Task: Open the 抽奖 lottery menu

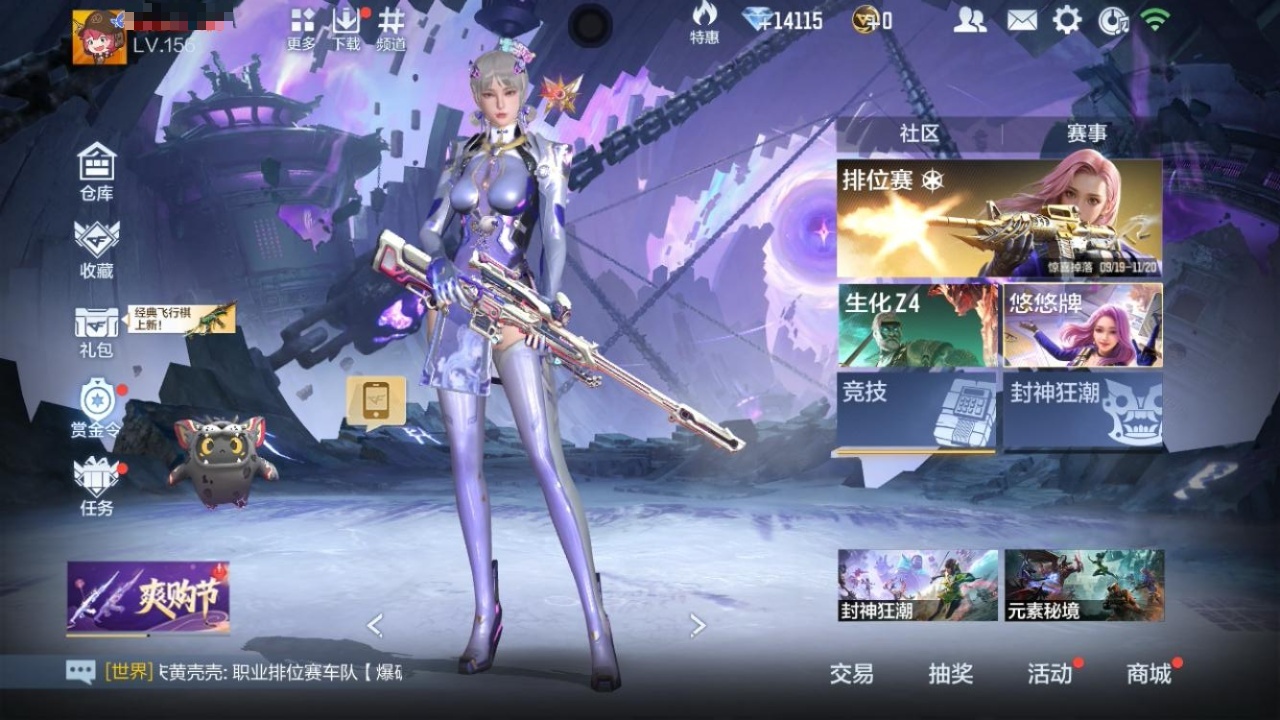Action: pos(950,674)
